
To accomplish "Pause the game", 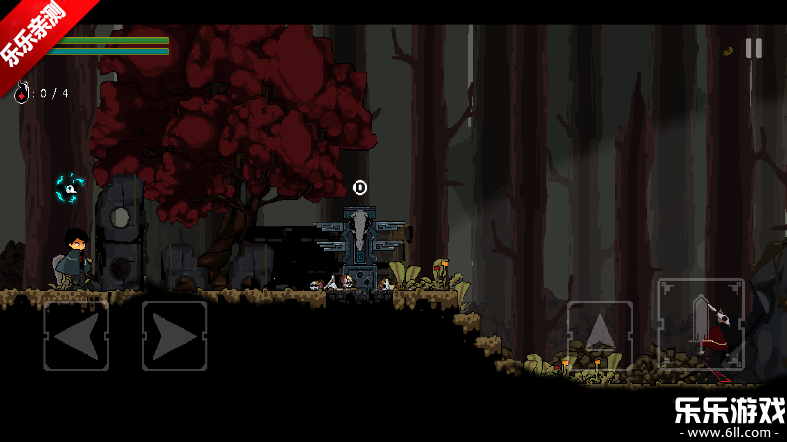I will [754, 48].
